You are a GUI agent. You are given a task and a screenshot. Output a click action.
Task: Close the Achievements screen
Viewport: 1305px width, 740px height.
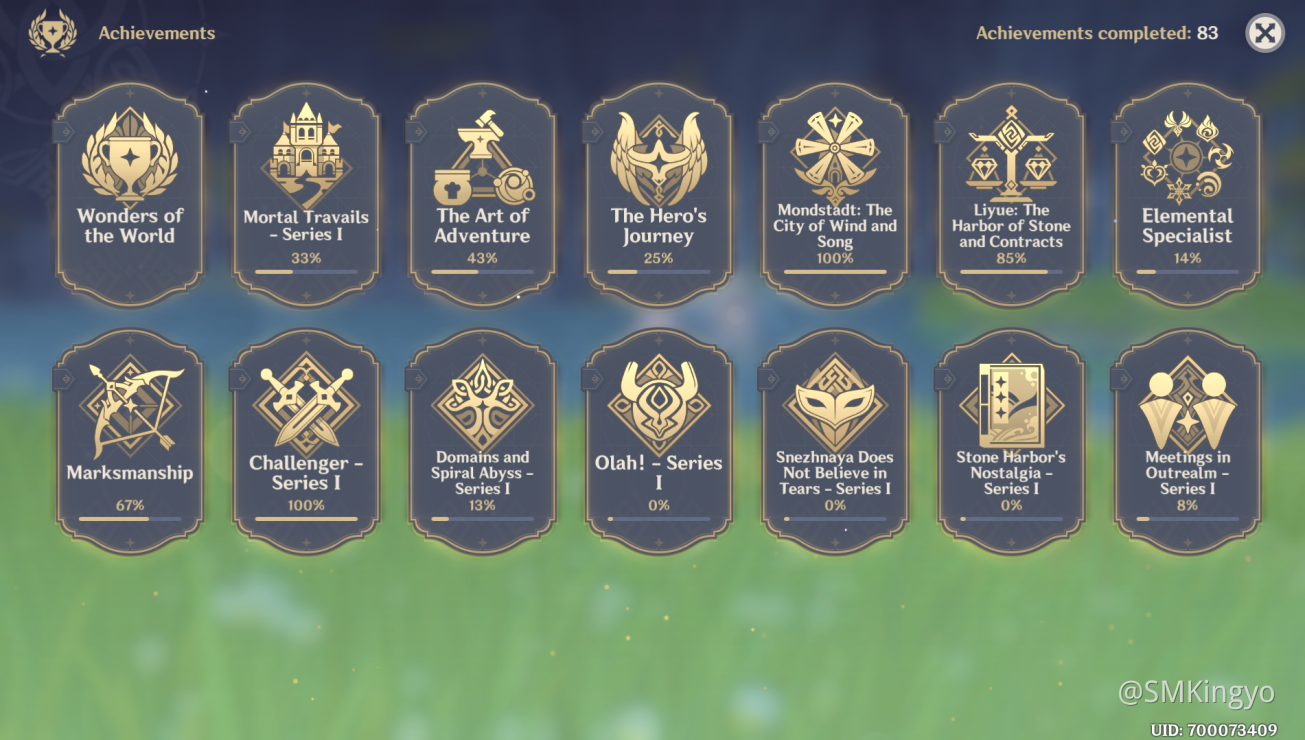pyautogui.click(x=1263, y=33)
